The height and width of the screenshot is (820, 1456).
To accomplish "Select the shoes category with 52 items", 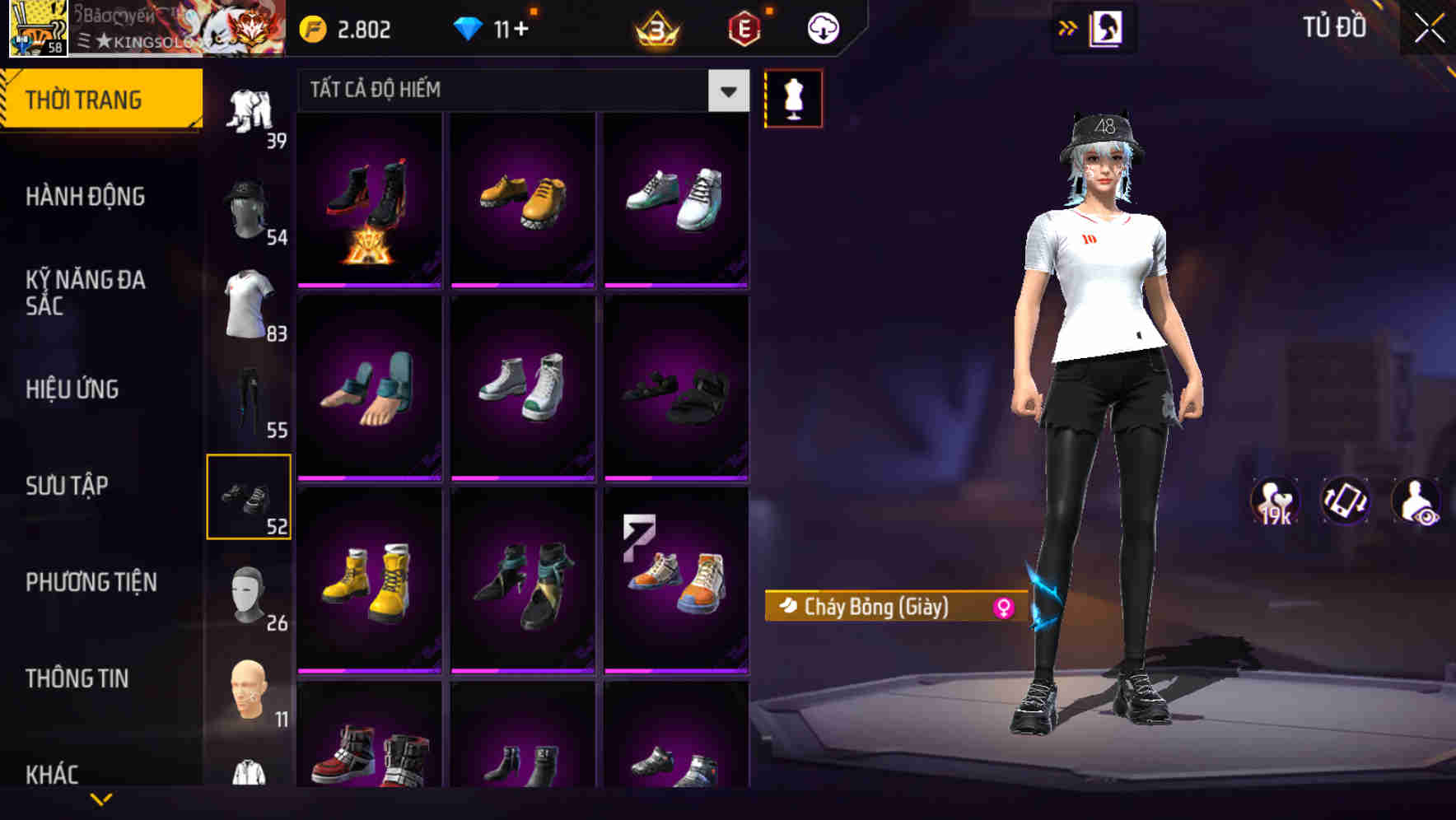I will click(250, 498).
